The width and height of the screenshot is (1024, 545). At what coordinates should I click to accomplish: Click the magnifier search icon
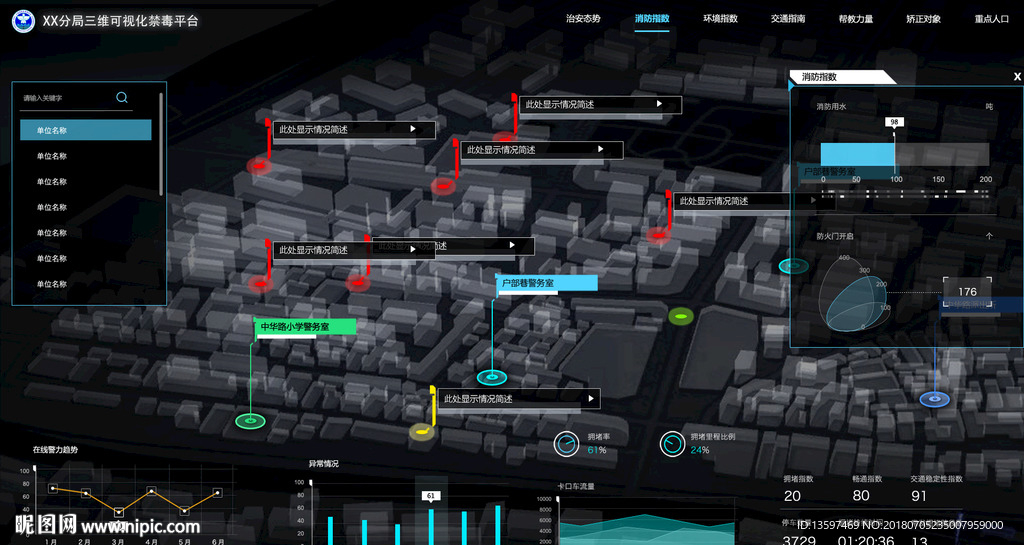tap(122, 97)
